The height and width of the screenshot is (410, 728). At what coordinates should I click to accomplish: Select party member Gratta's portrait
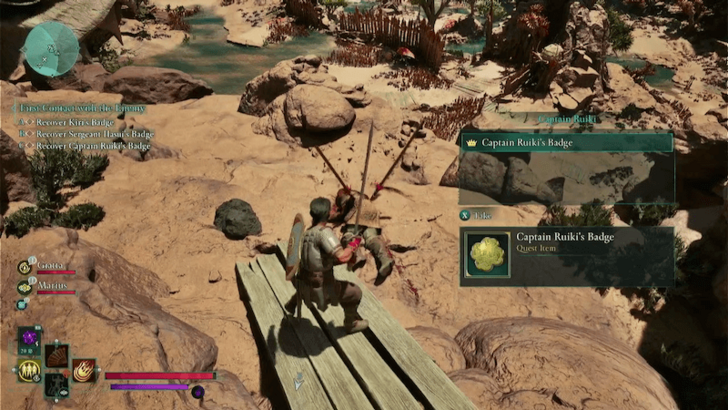24,267
